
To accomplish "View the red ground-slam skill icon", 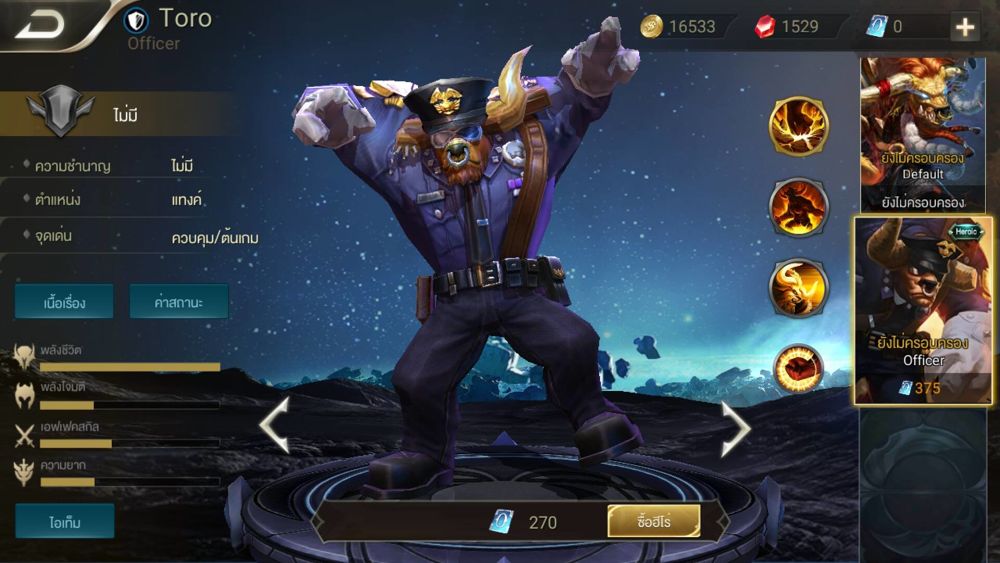I will [798, 368].
